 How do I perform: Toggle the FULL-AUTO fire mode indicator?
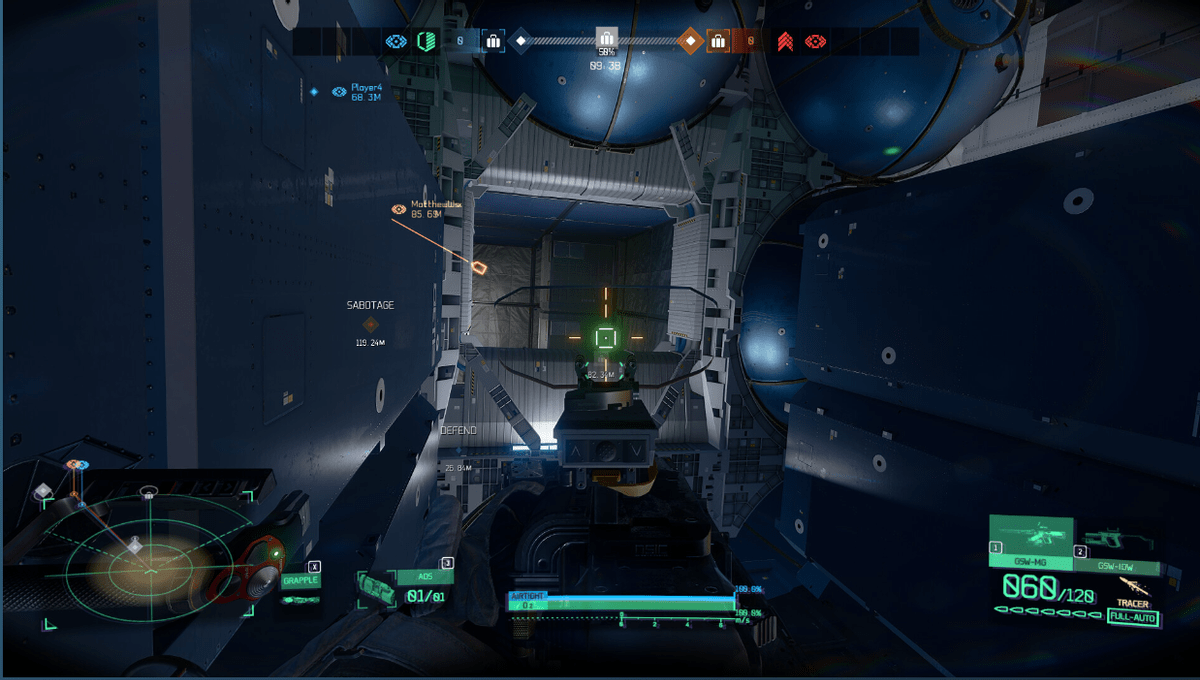(x=1132, y=618)
